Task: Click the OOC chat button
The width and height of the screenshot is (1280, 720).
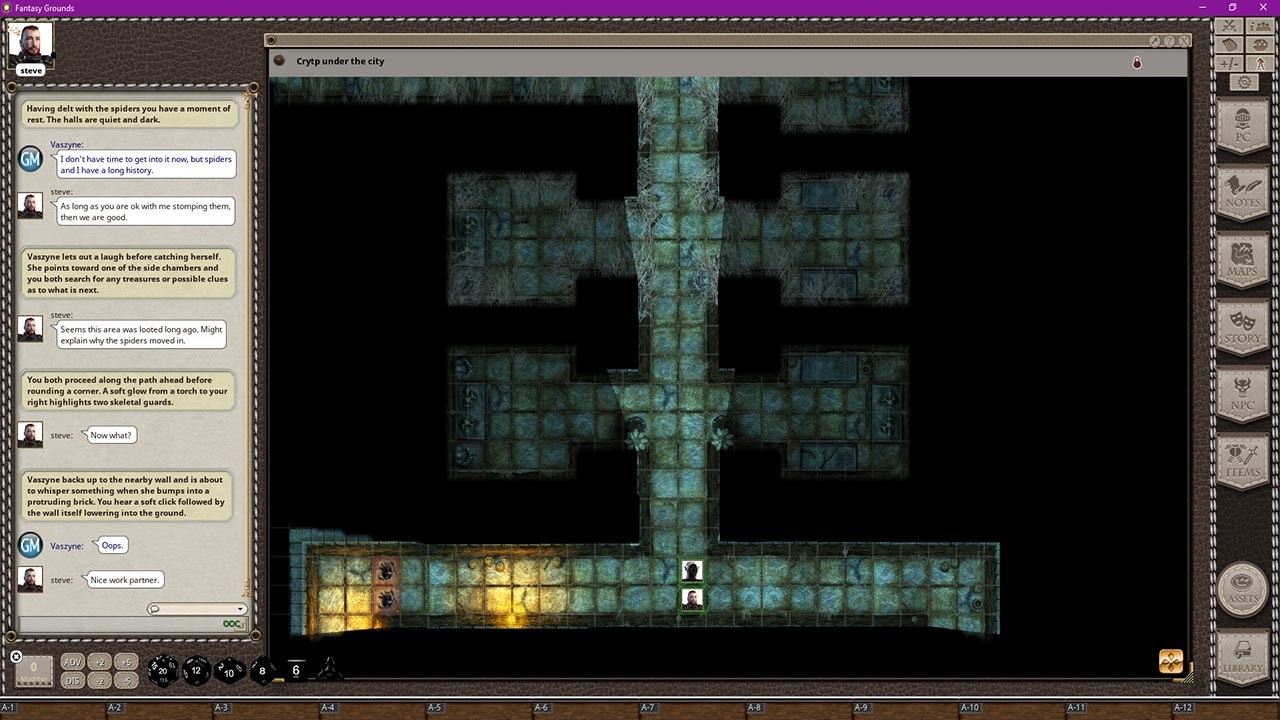Action: [232, 623]
